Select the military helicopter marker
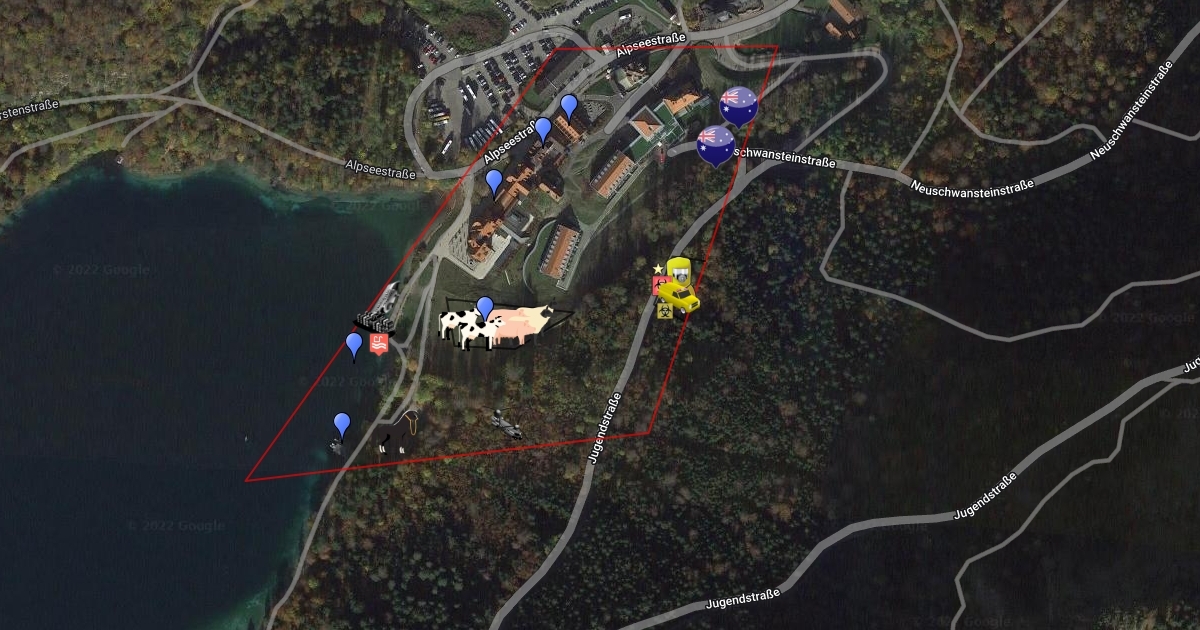Viewport: 1200px width, 630px height. 508,426
